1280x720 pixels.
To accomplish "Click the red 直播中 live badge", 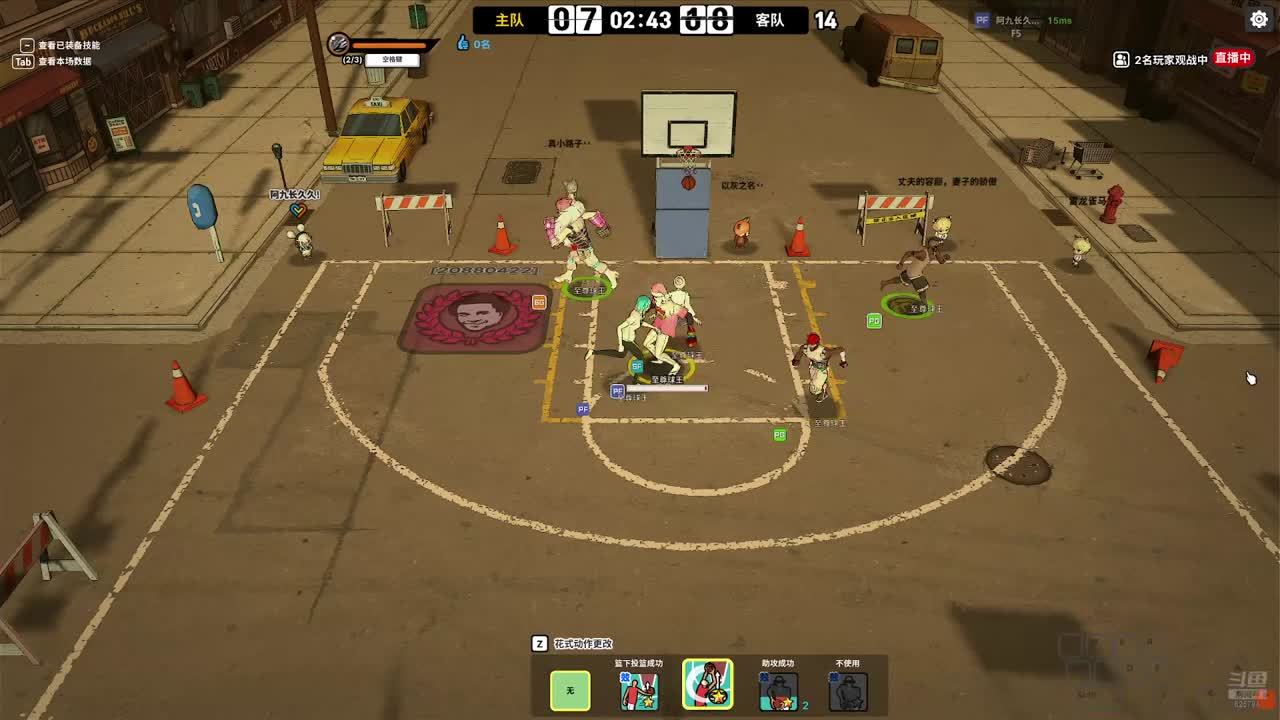I will (x=1233, y=58).
